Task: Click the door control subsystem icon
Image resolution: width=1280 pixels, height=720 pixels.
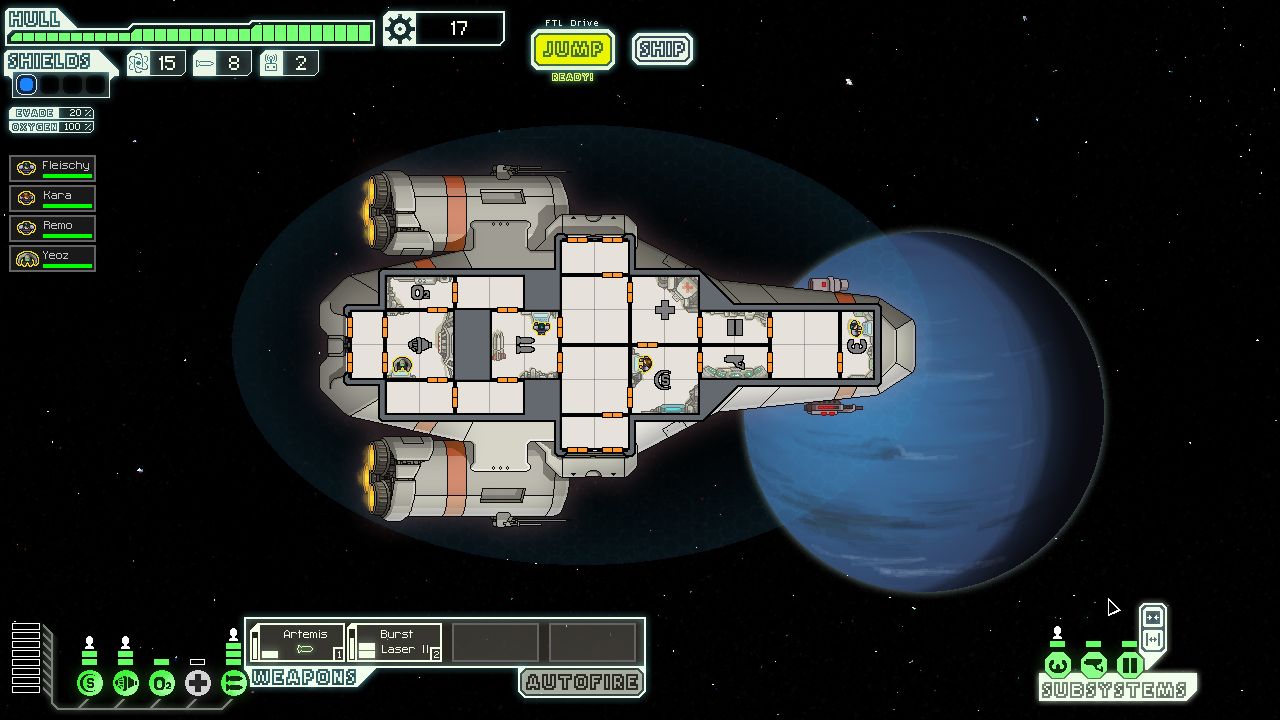Action: click(1130, 665)
